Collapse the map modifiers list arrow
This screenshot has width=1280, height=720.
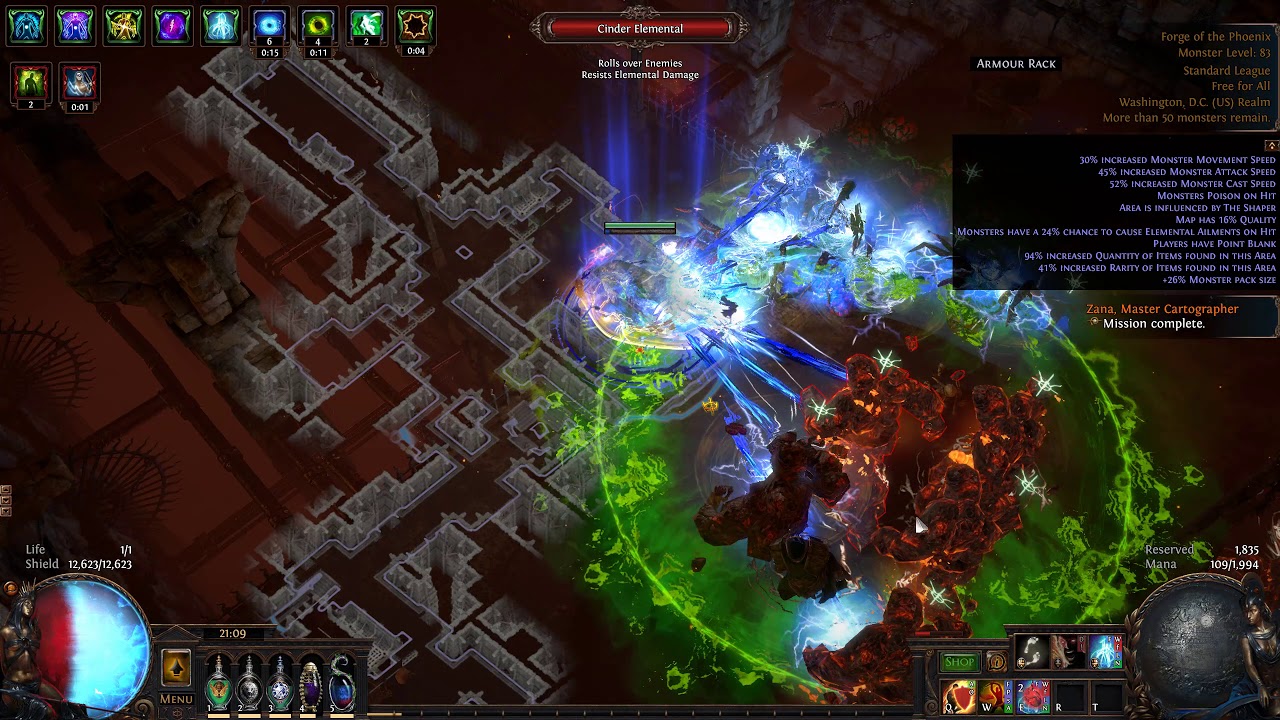1271,146
